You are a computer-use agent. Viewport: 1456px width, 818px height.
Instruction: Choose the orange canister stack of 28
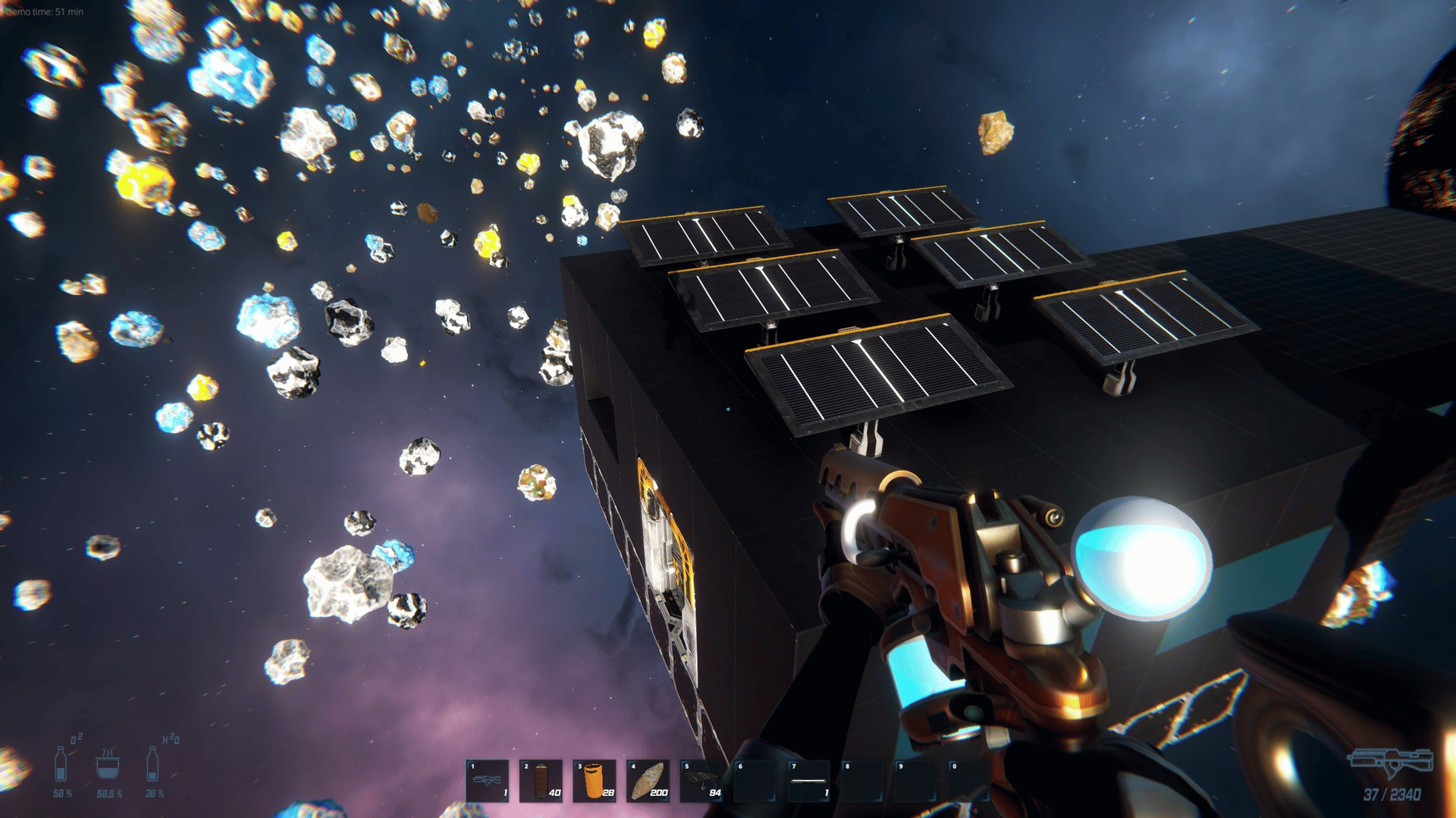(595, 780)
